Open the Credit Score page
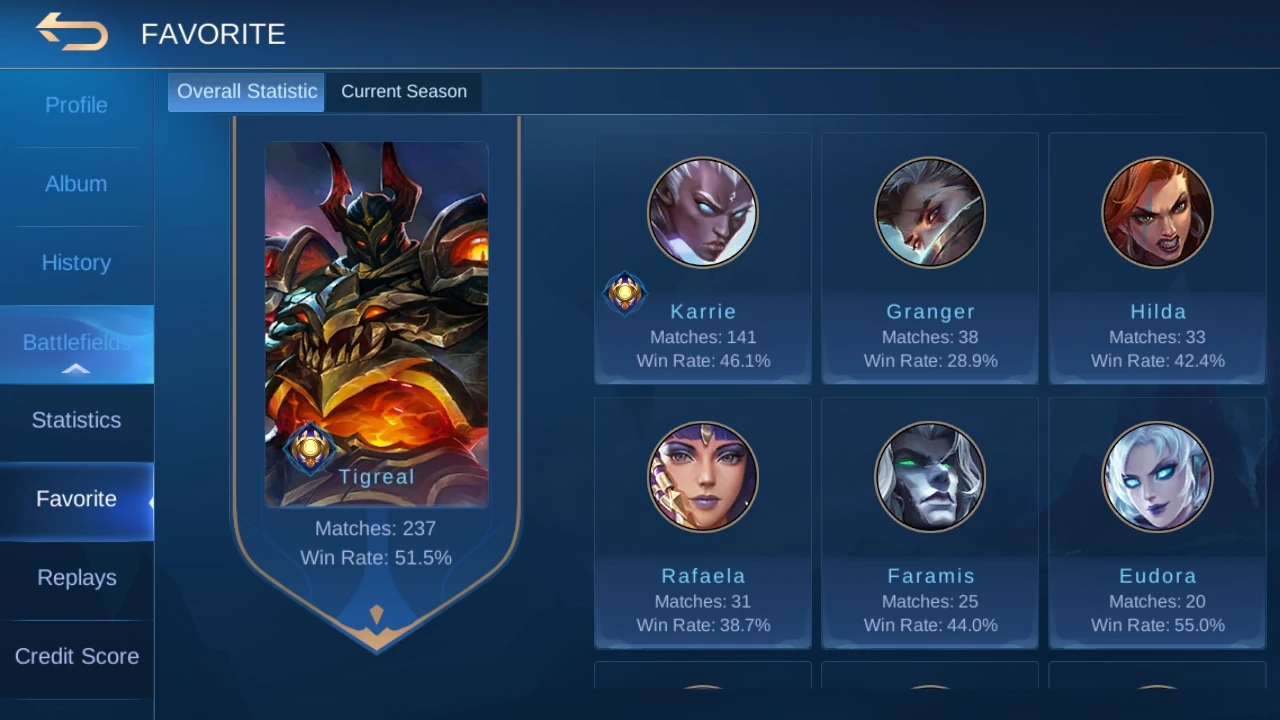This screenshot has height=720, width=1280. 76,656
